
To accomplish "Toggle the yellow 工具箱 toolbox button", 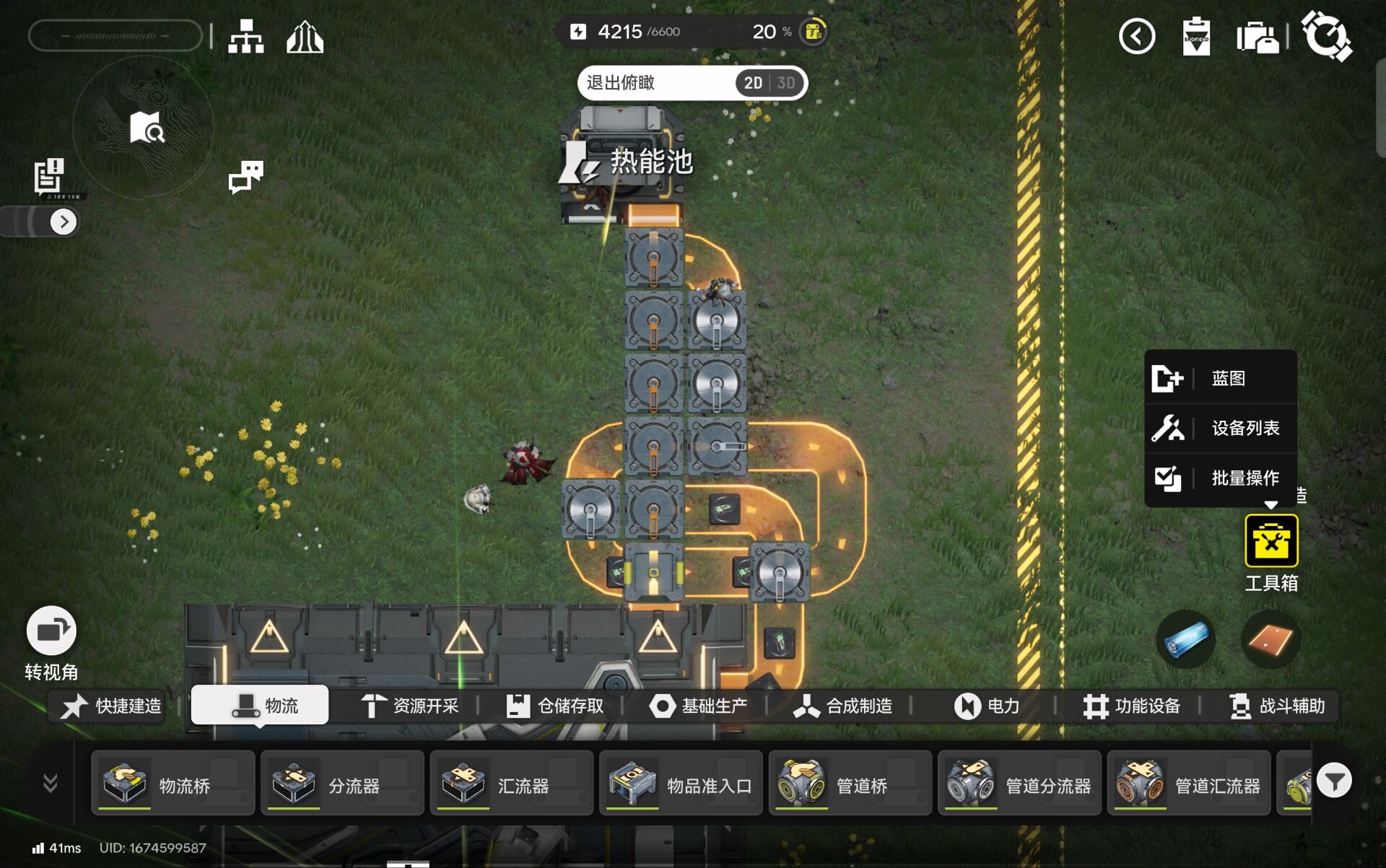I will point(1270,541).
